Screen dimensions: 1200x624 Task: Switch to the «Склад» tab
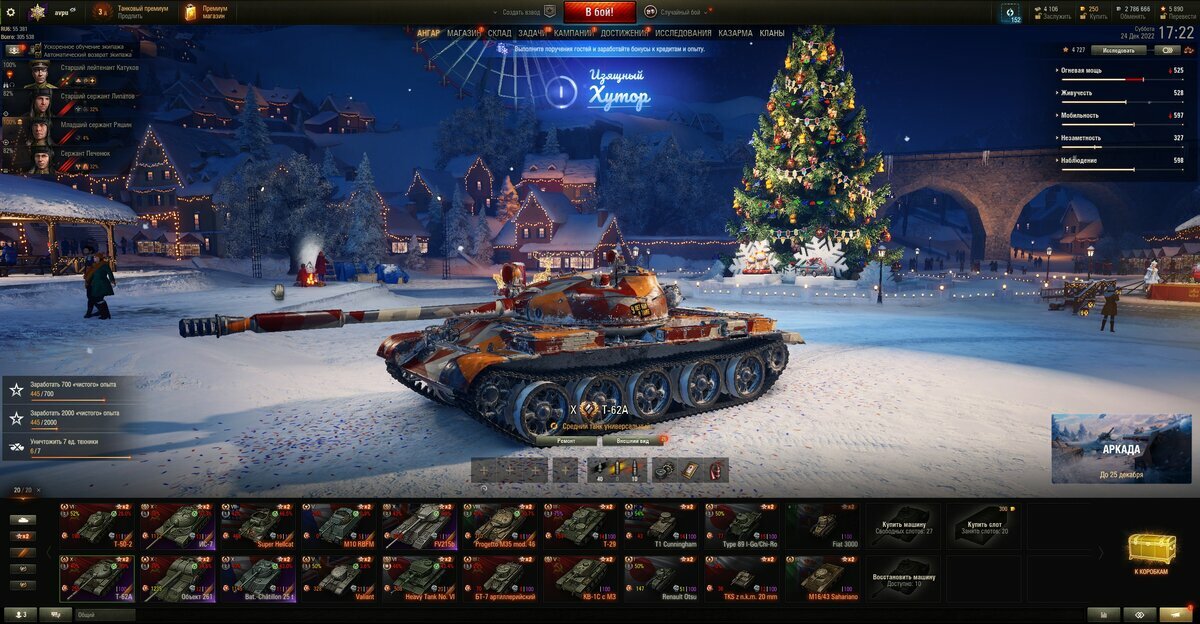(500, 33)
